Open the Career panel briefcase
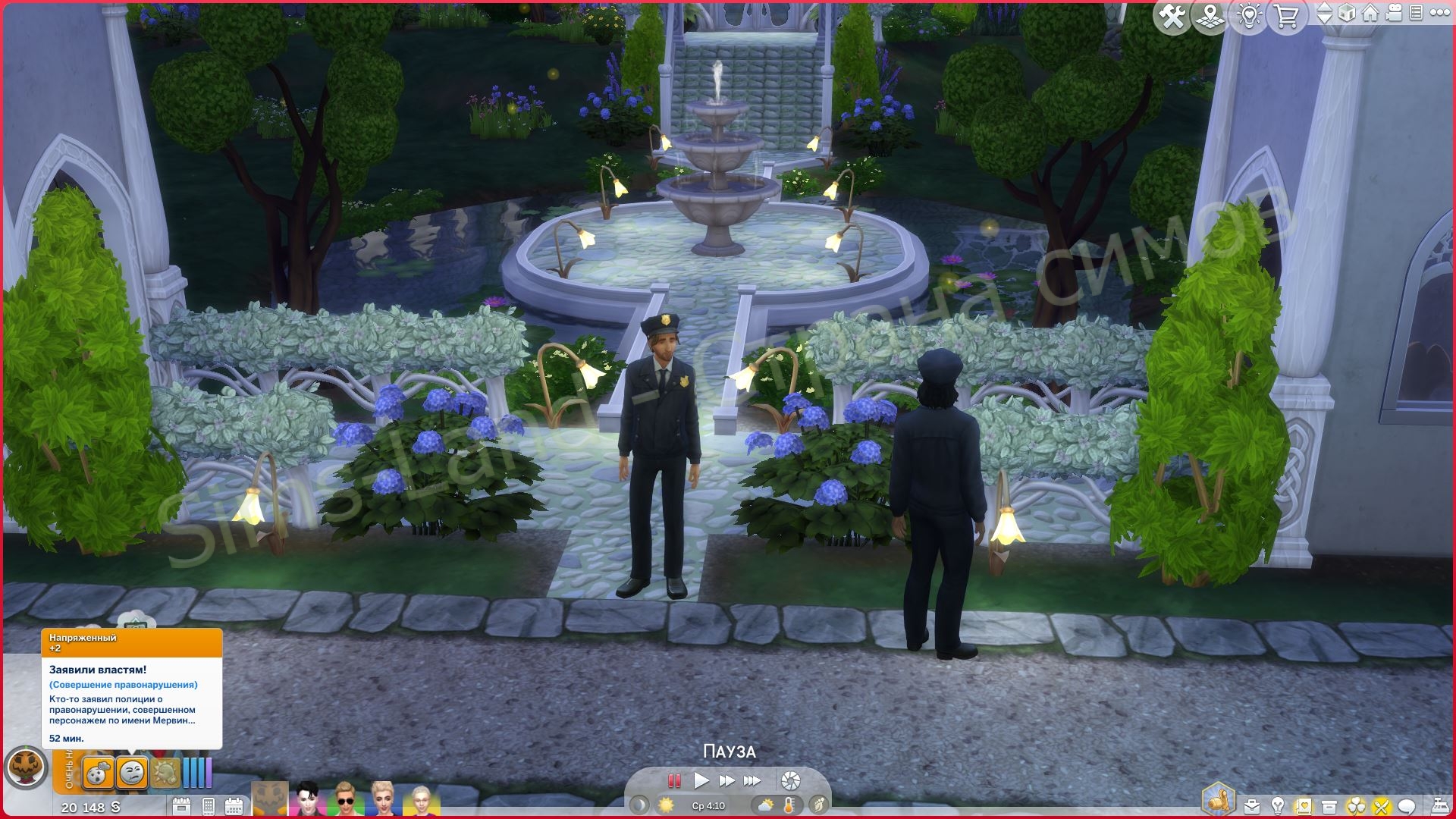 pos(1252,804)
